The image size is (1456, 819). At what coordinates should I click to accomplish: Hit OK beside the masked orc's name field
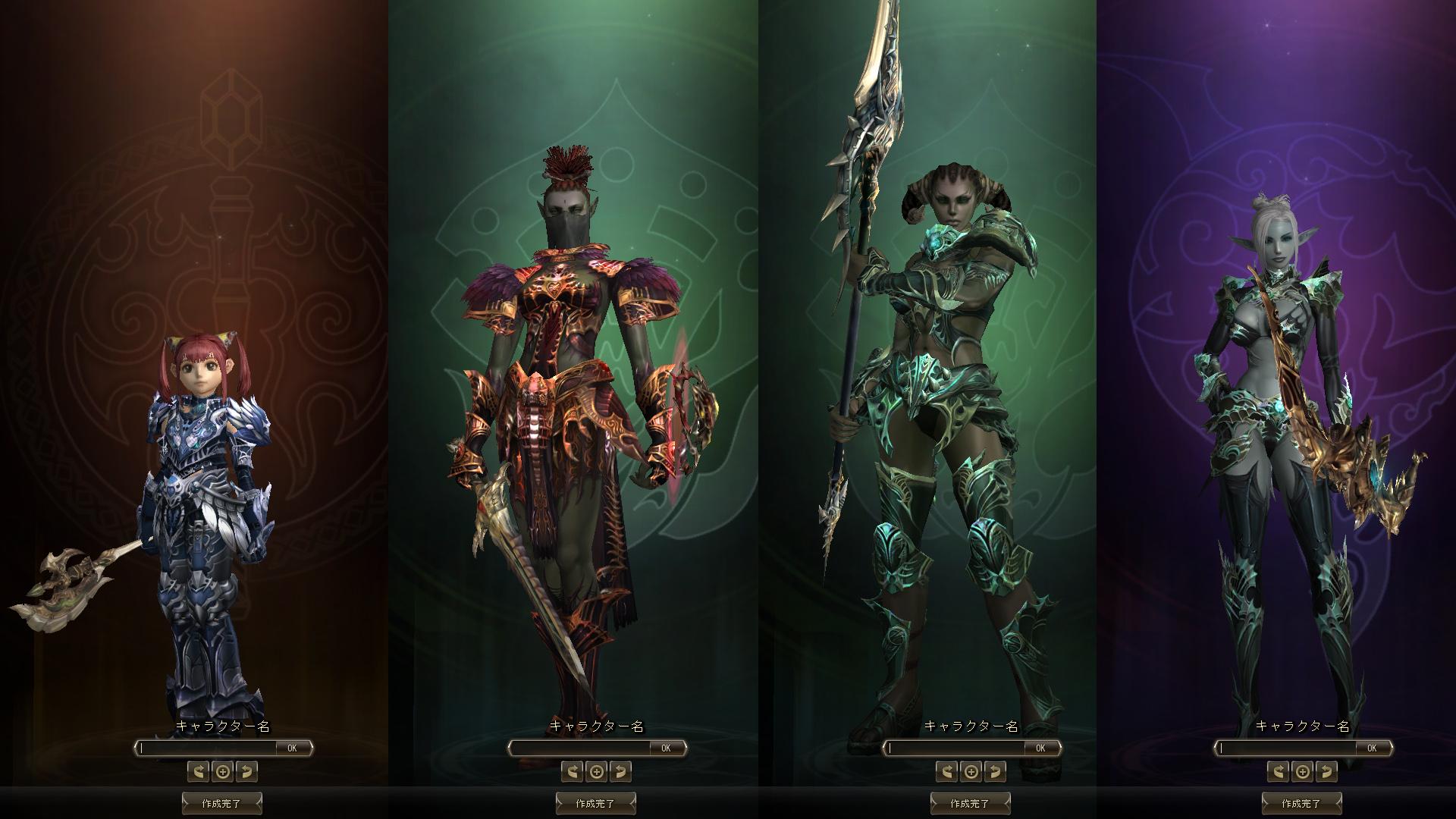click(x=666, y=748)
